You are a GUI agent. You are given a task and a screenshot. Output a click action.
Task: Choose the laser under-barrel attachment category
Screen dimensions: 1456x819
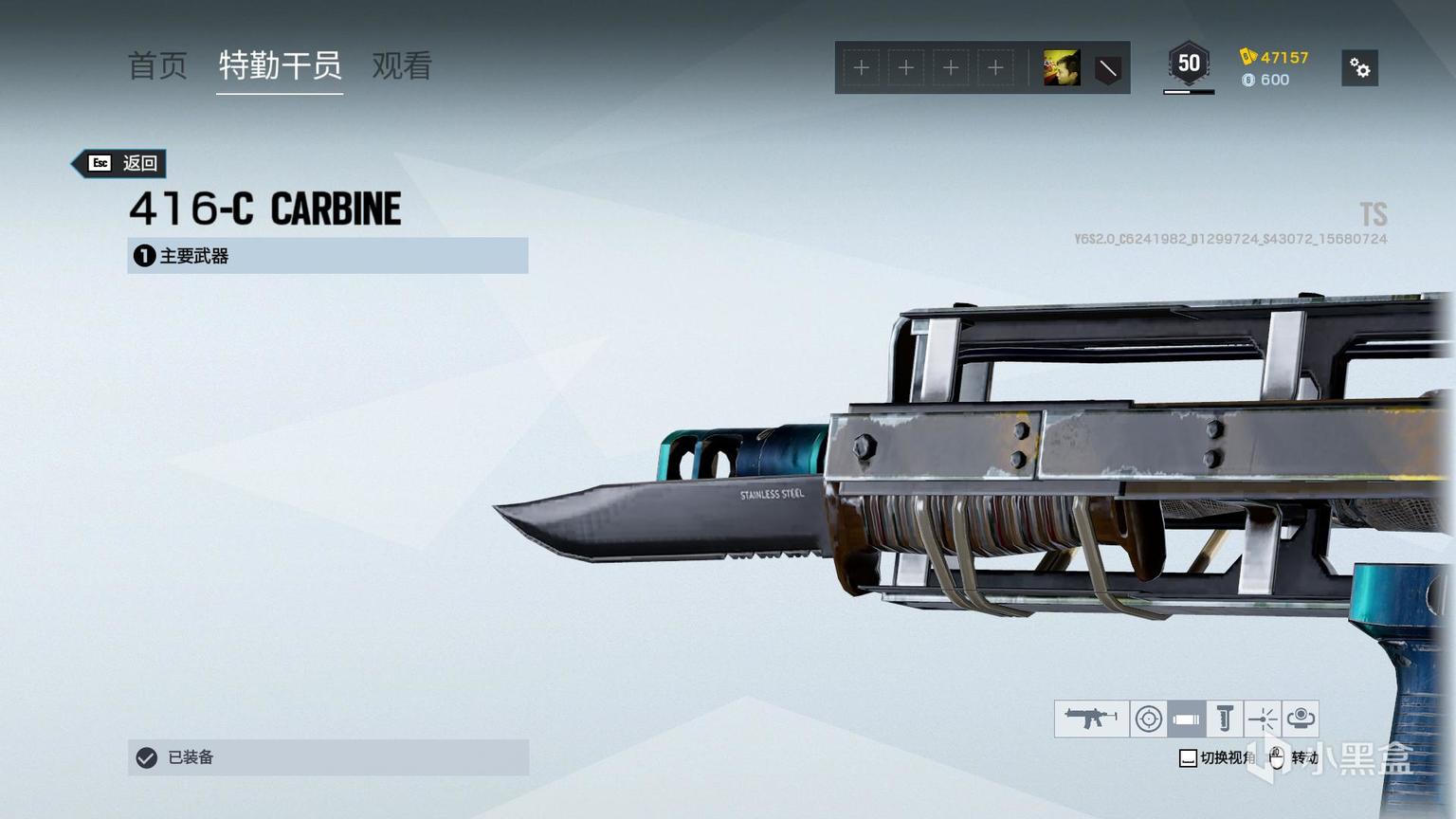click(x=1263, y=719)
